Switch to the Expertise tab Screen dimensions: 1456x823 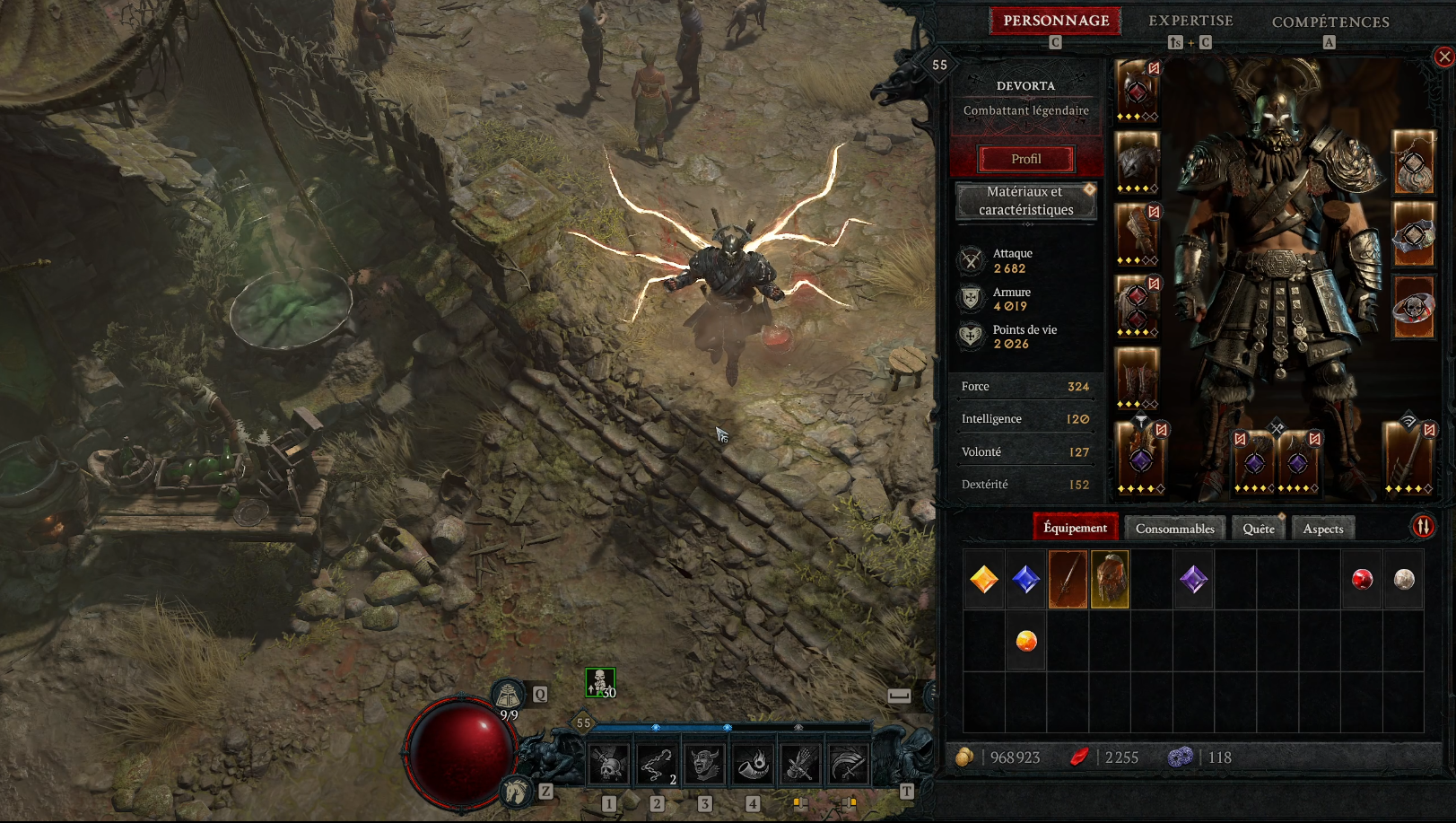[1190, 21]
